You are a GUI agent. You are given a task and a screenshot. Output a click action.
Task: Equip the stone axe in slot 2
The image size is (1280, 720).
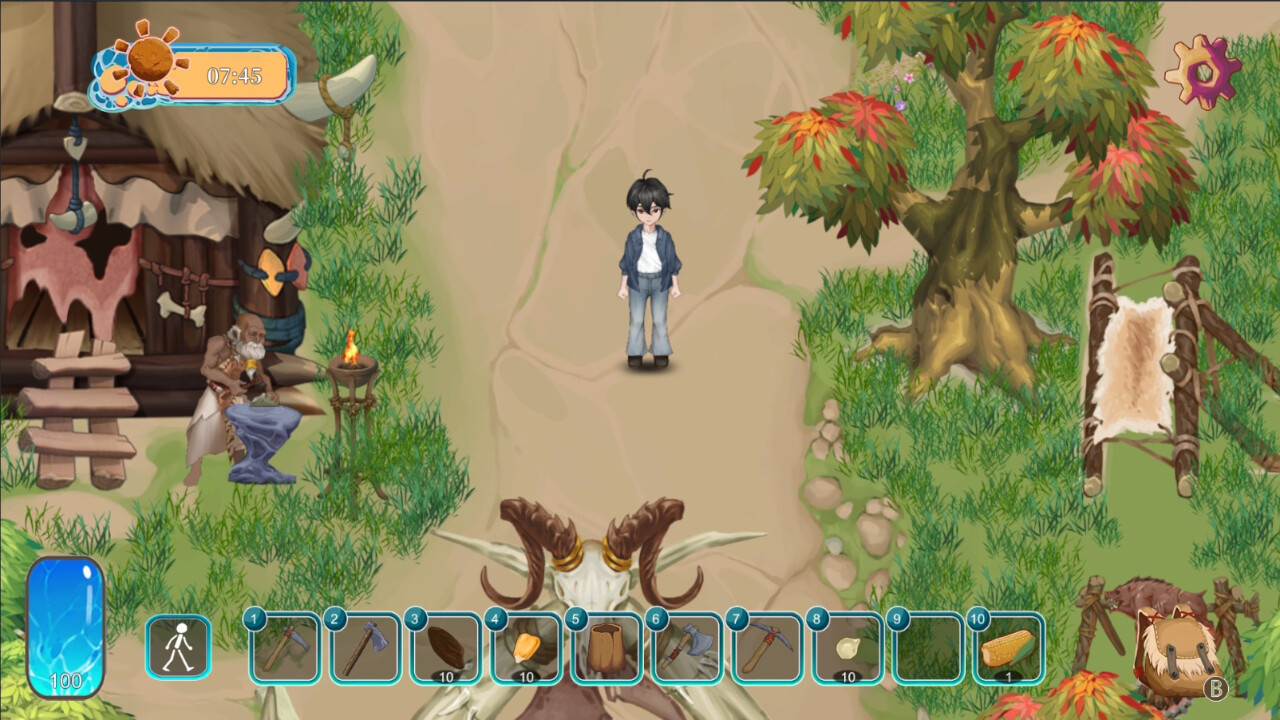click(366, 648)
